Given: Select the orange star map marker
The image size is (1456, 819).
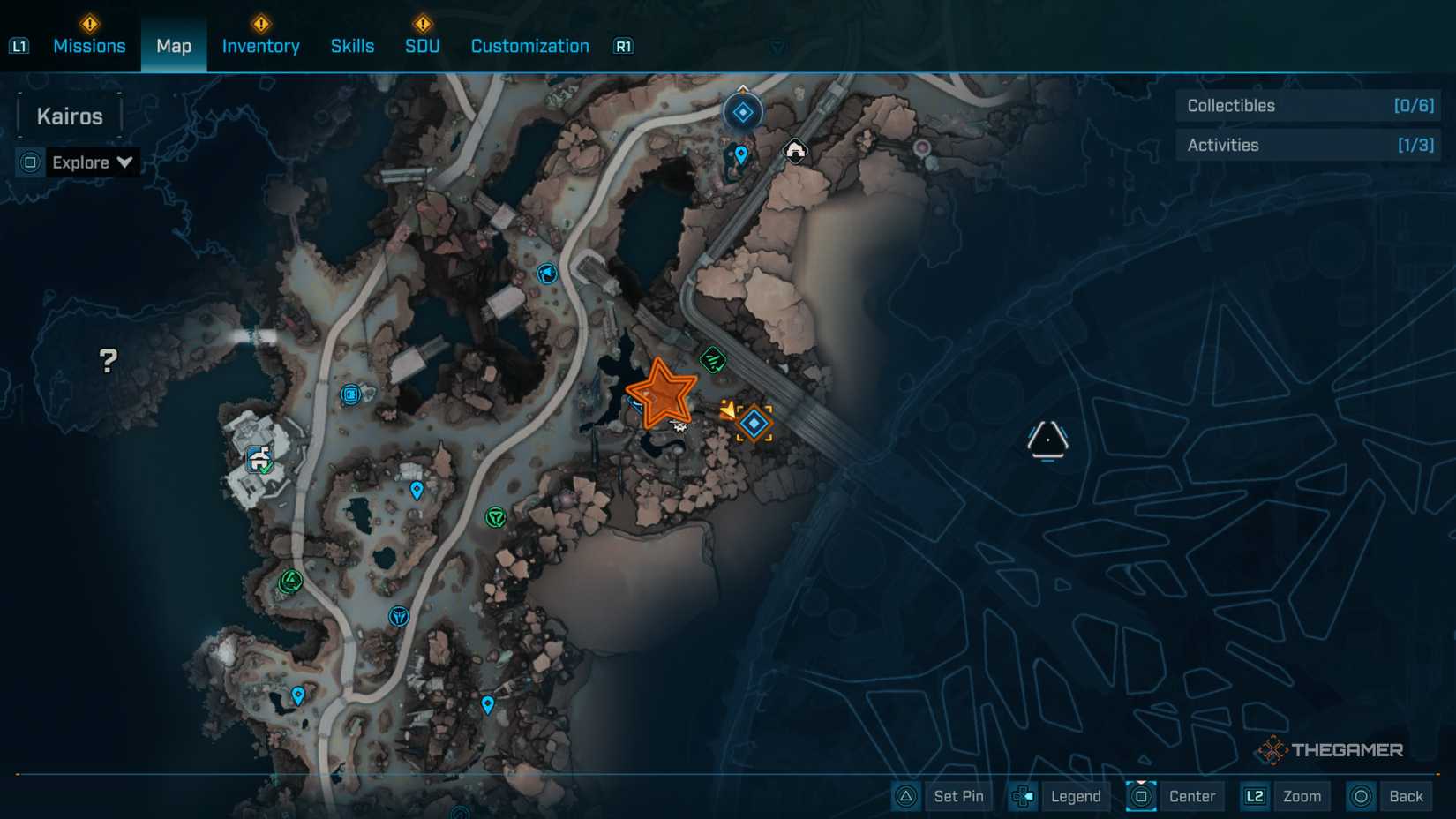Looking at the screenshot, I should (661, 394).
